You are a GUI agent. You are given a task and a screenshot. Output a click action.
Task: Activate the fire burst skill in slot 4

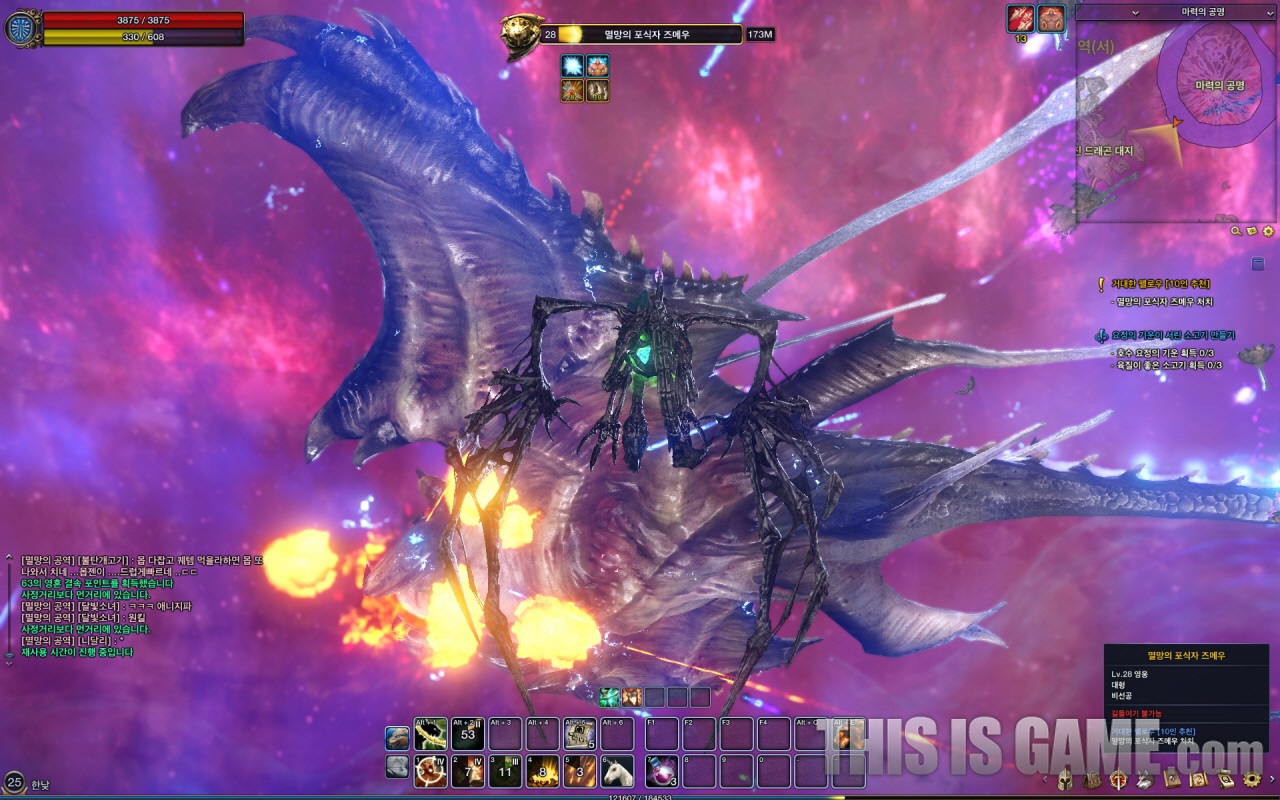pos(543,771)
